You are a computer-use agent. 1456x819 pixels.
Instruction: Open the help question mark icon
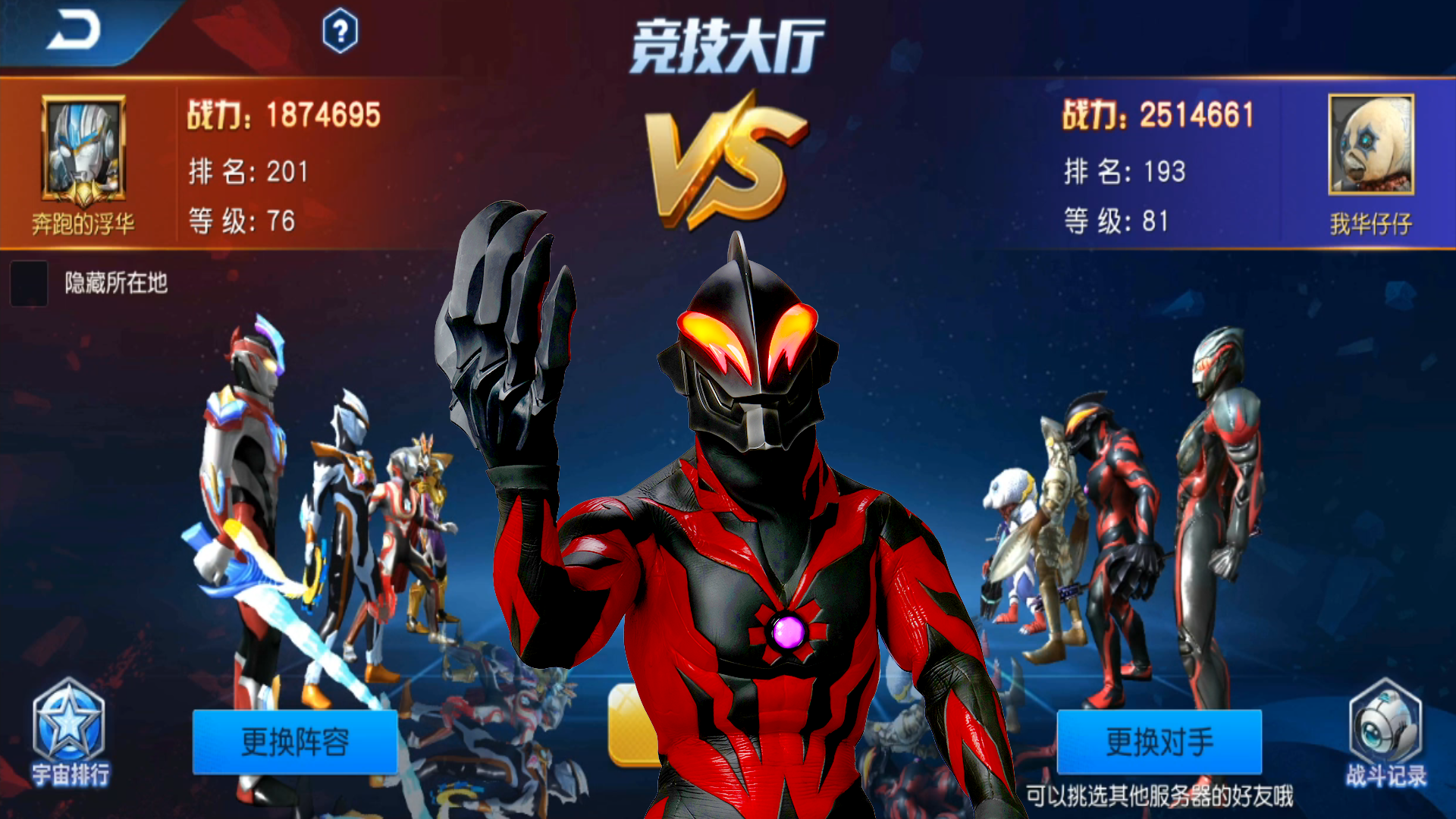pos(340,32)
